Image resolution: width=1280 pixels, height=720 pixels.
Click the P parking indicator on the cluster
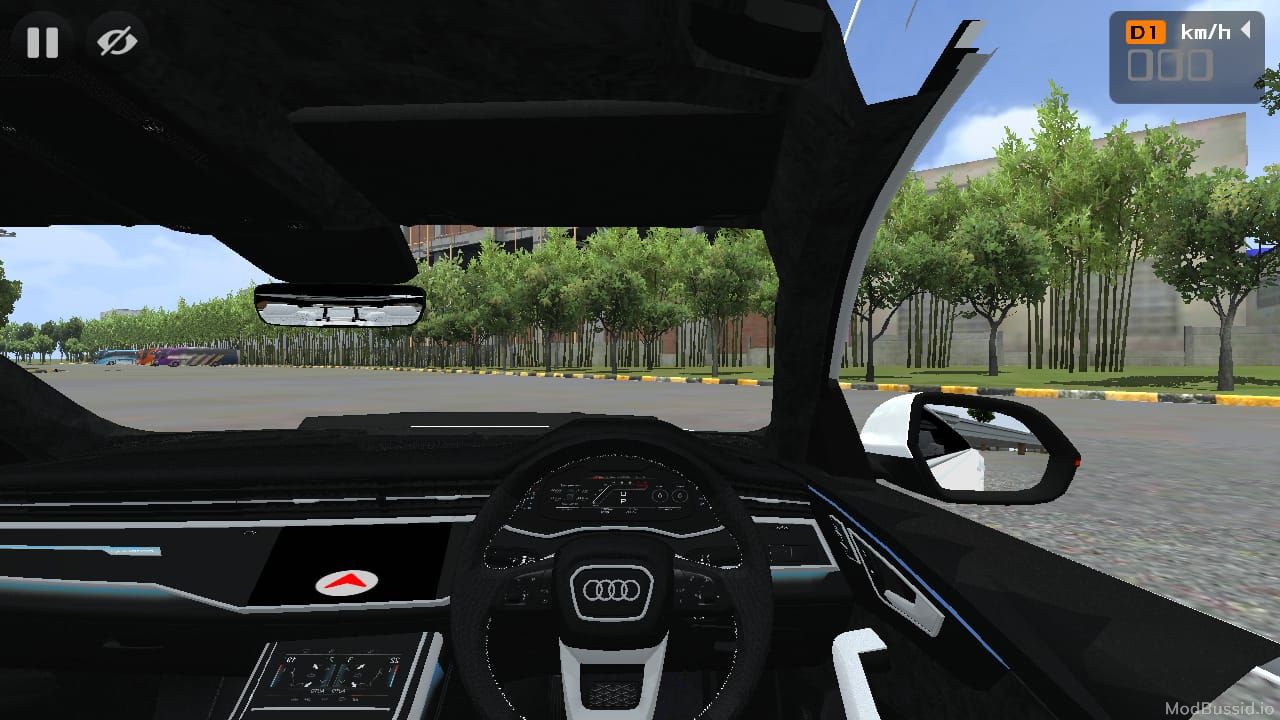[624, 503]
